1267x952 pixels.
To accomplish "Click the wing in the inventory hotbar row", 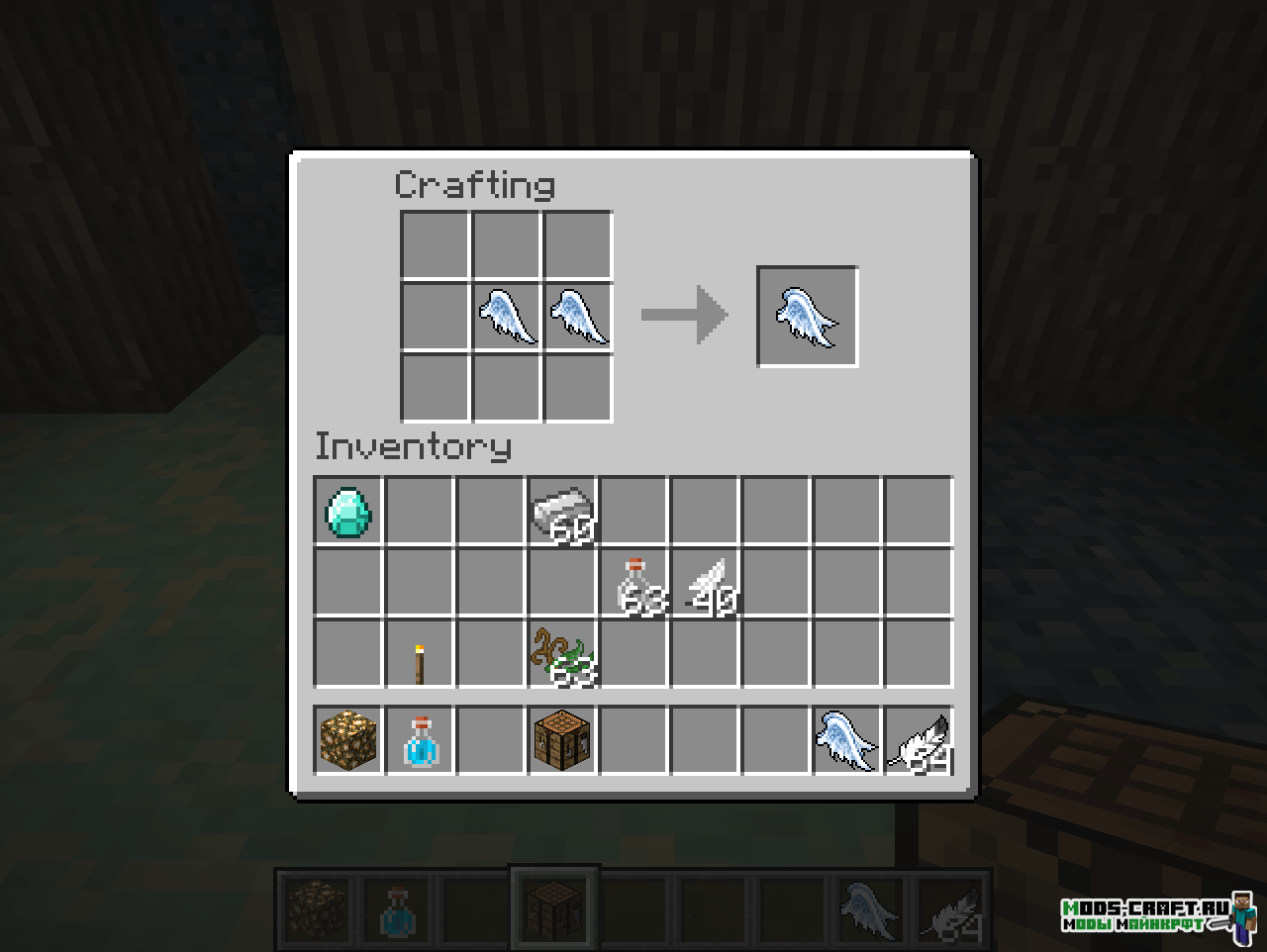I will point(847,740).
